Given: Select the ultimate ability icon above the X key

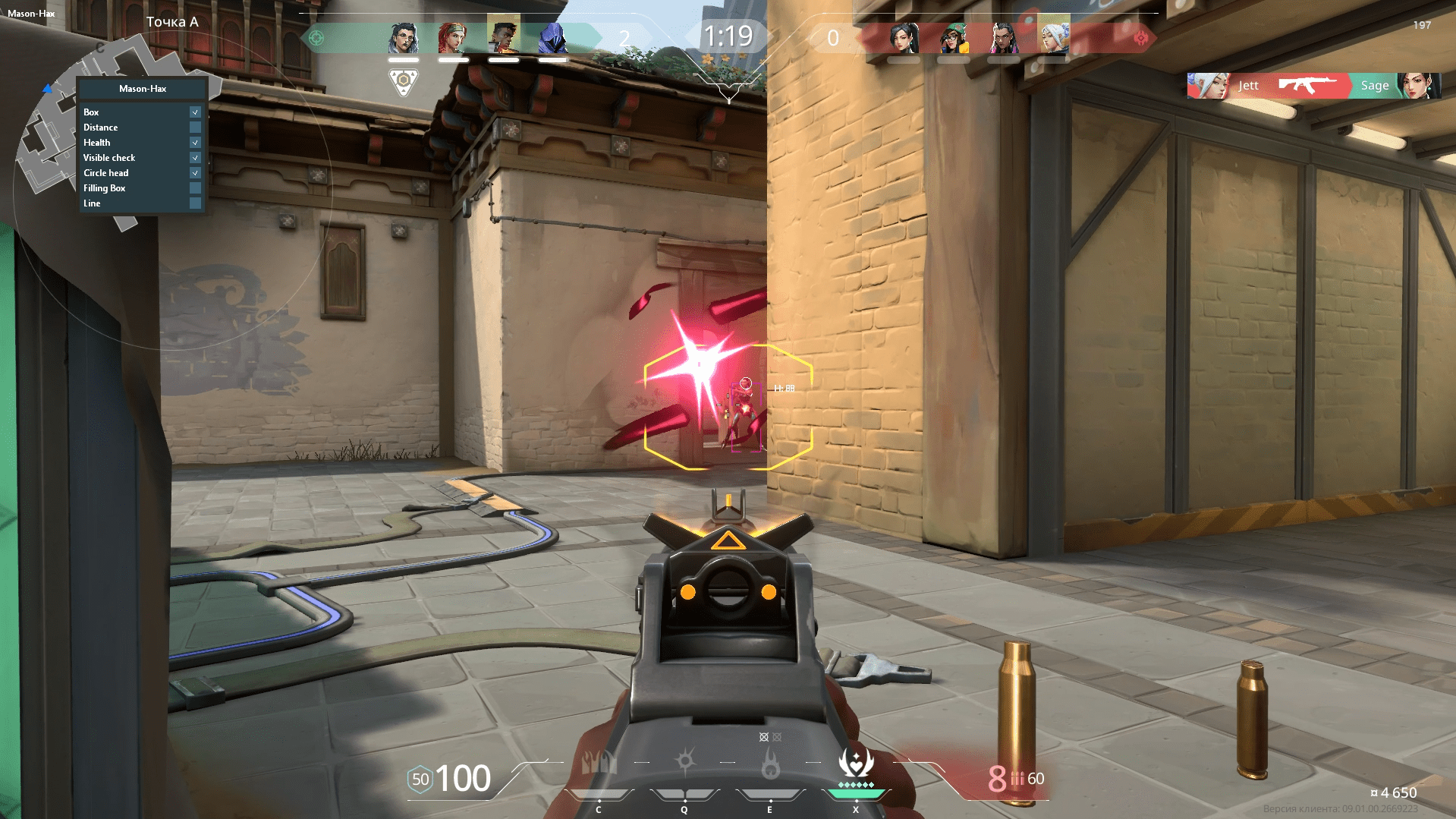Looking at the screenshot, I should 855,763.
